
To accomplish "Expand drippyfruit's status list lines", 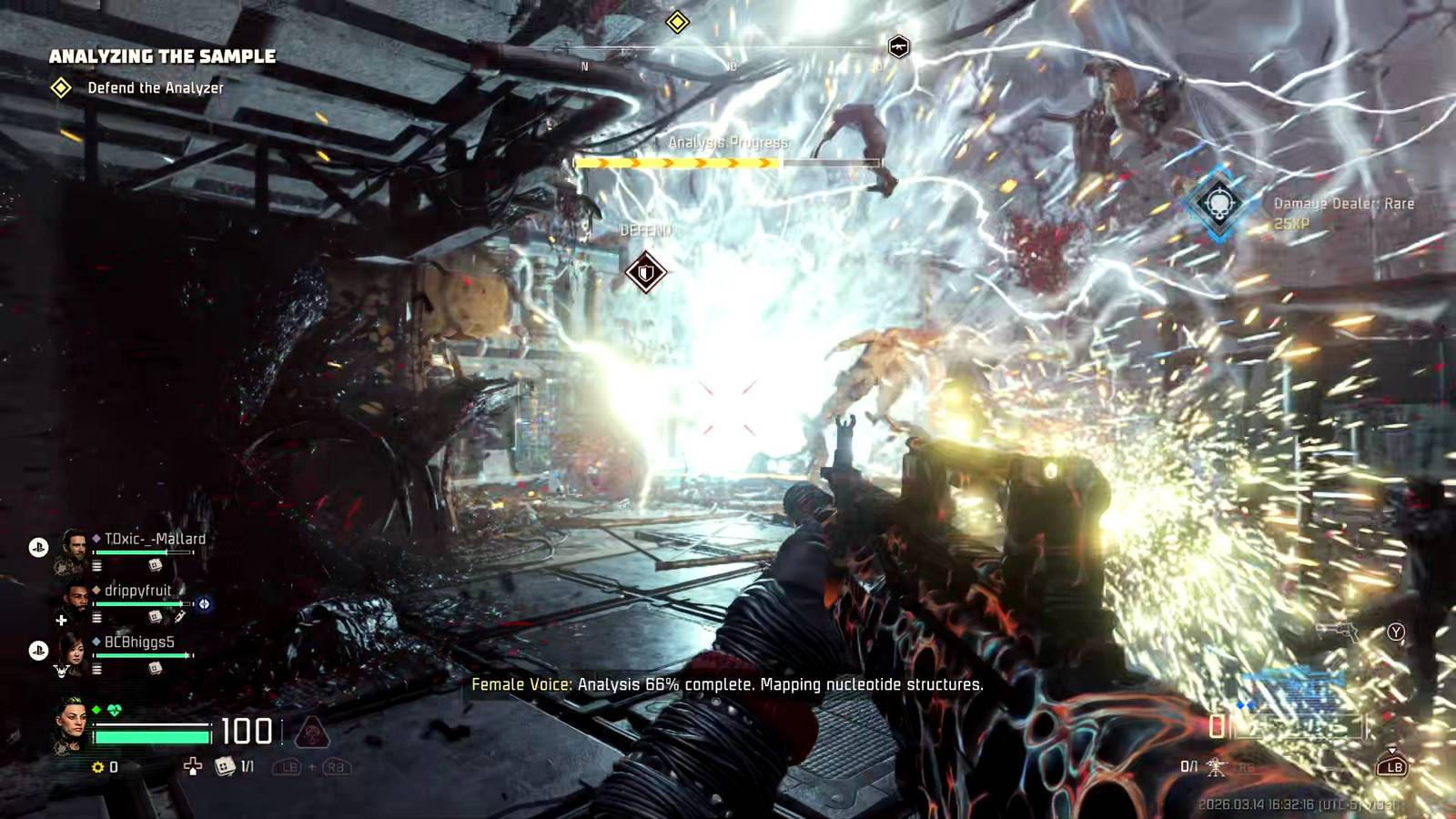I will (96, 617).
